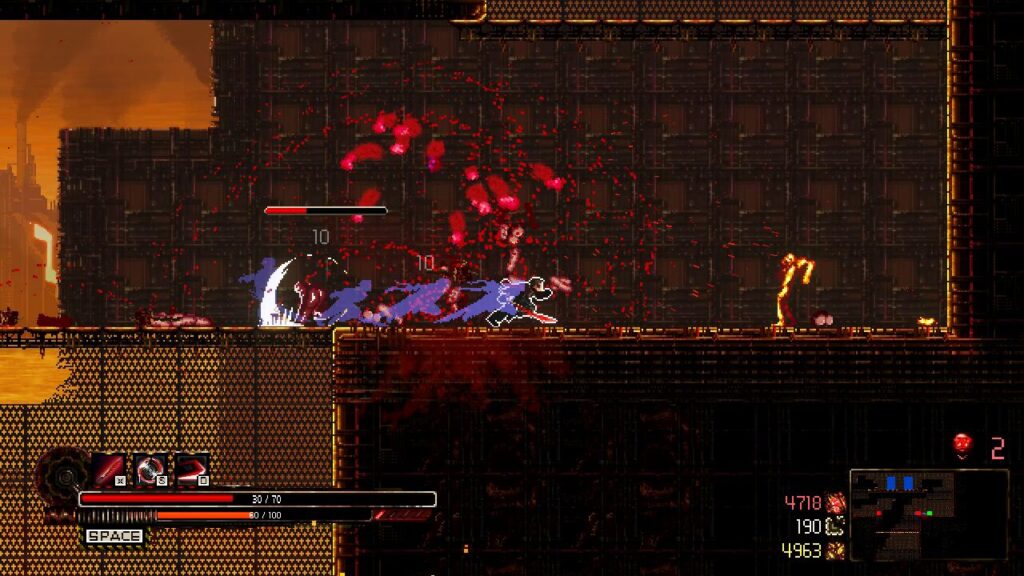Click the white bone resource icon

pos(837,526)
